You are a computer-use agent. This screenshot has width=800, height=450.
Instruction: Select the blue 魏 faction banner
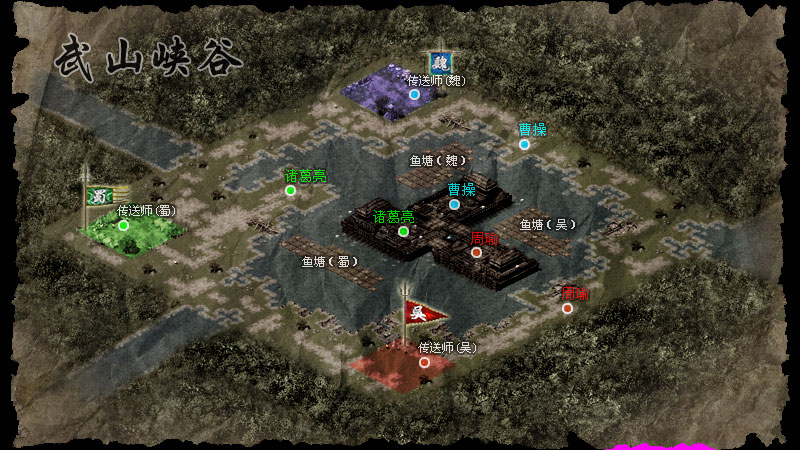pyautogui.click(x=438, y=63)
